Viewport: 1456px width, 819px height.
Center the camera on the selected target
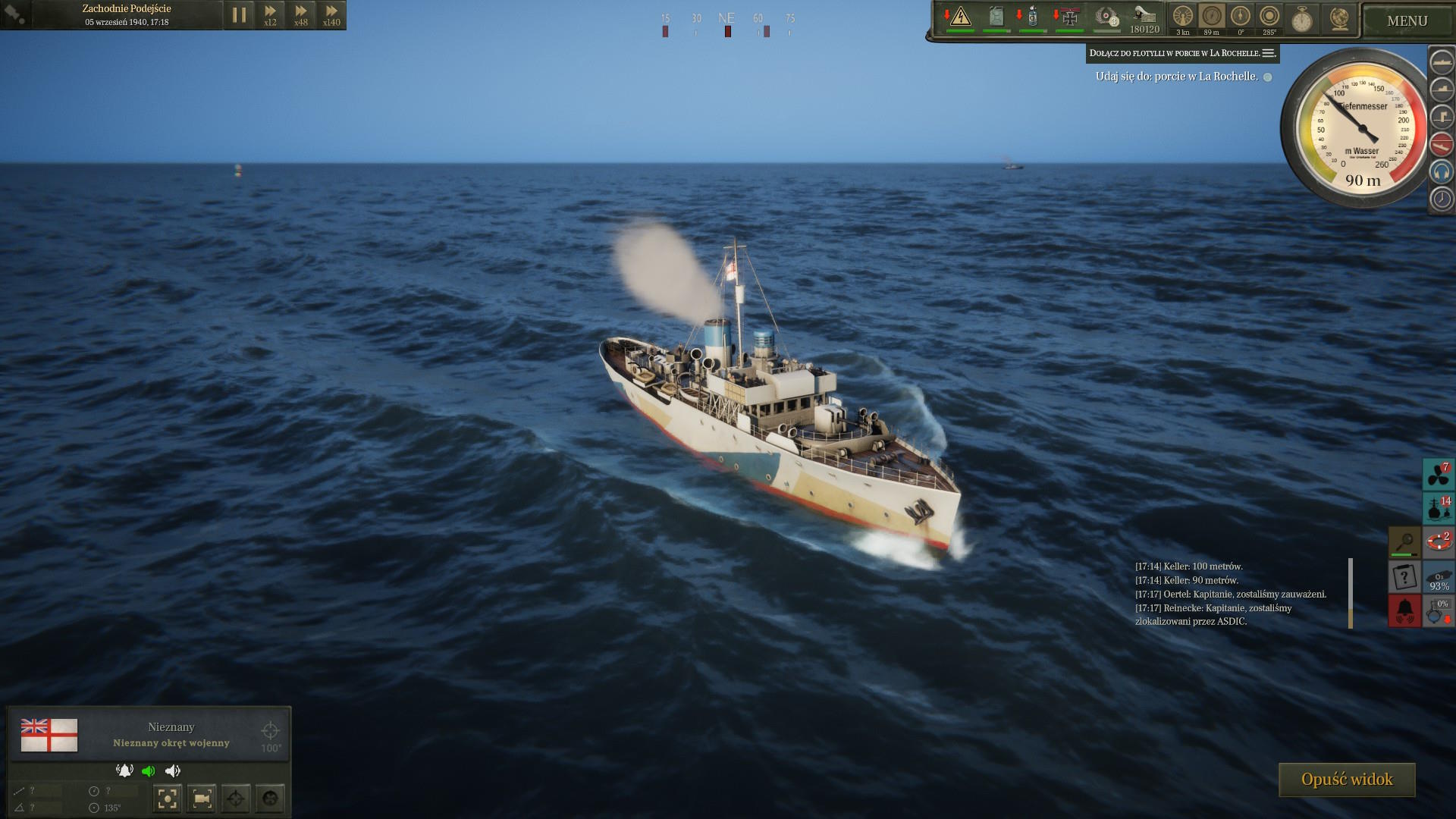click(167, 799)
